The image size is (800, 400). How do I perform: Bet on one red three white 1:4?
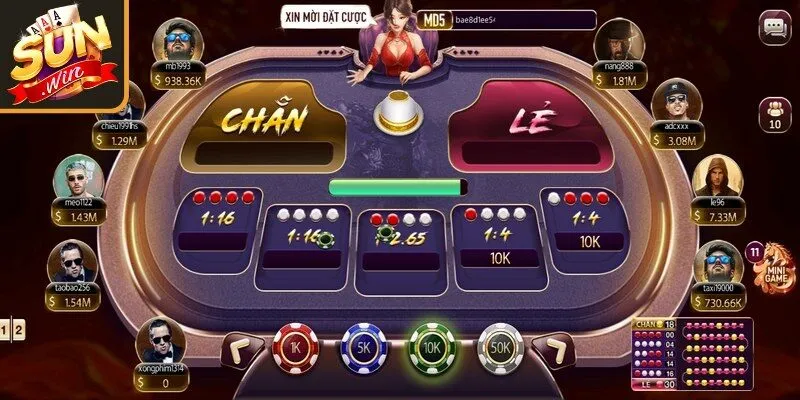497,238
